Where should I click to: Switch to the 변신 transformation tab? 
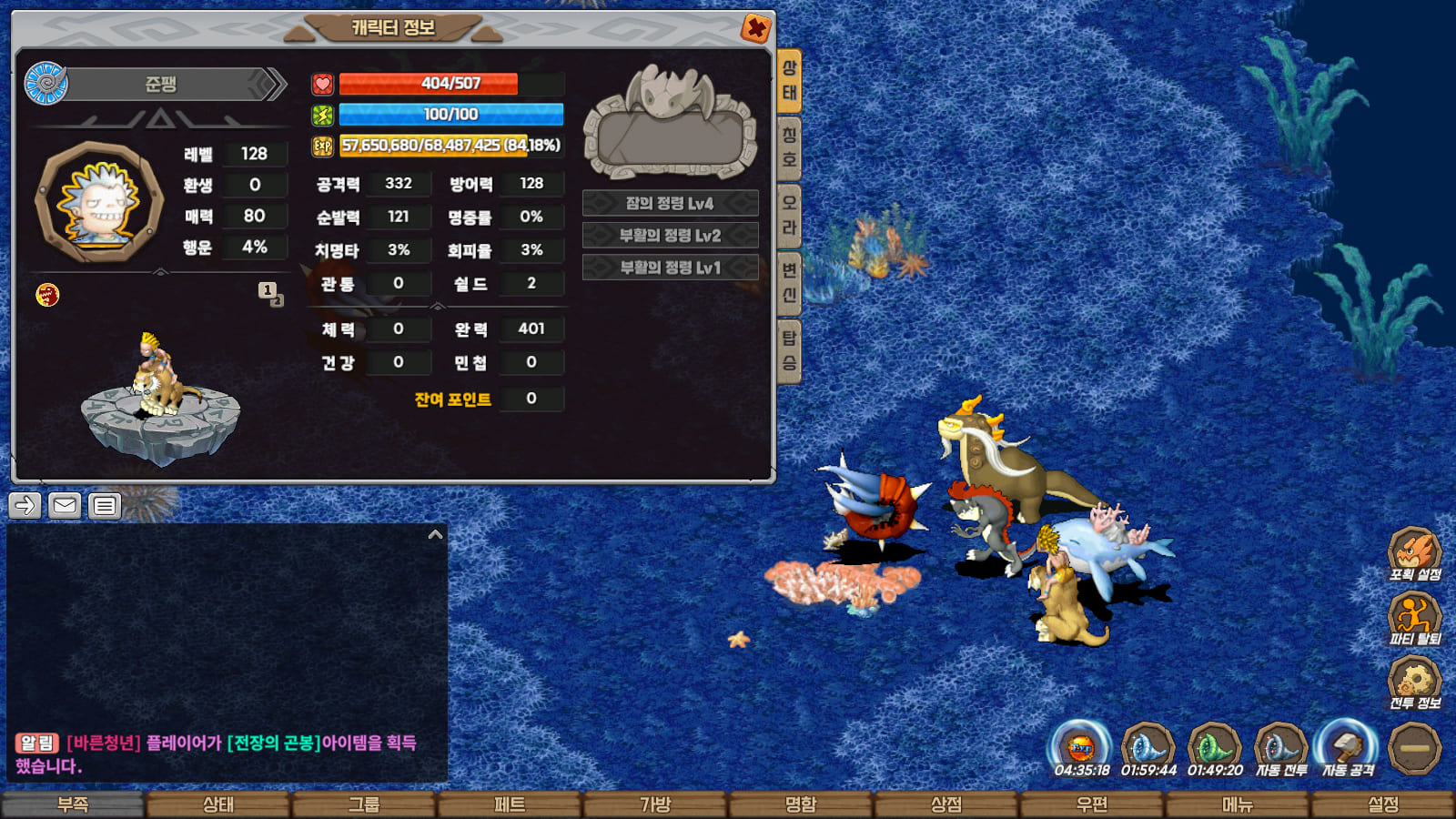[789, 282]
